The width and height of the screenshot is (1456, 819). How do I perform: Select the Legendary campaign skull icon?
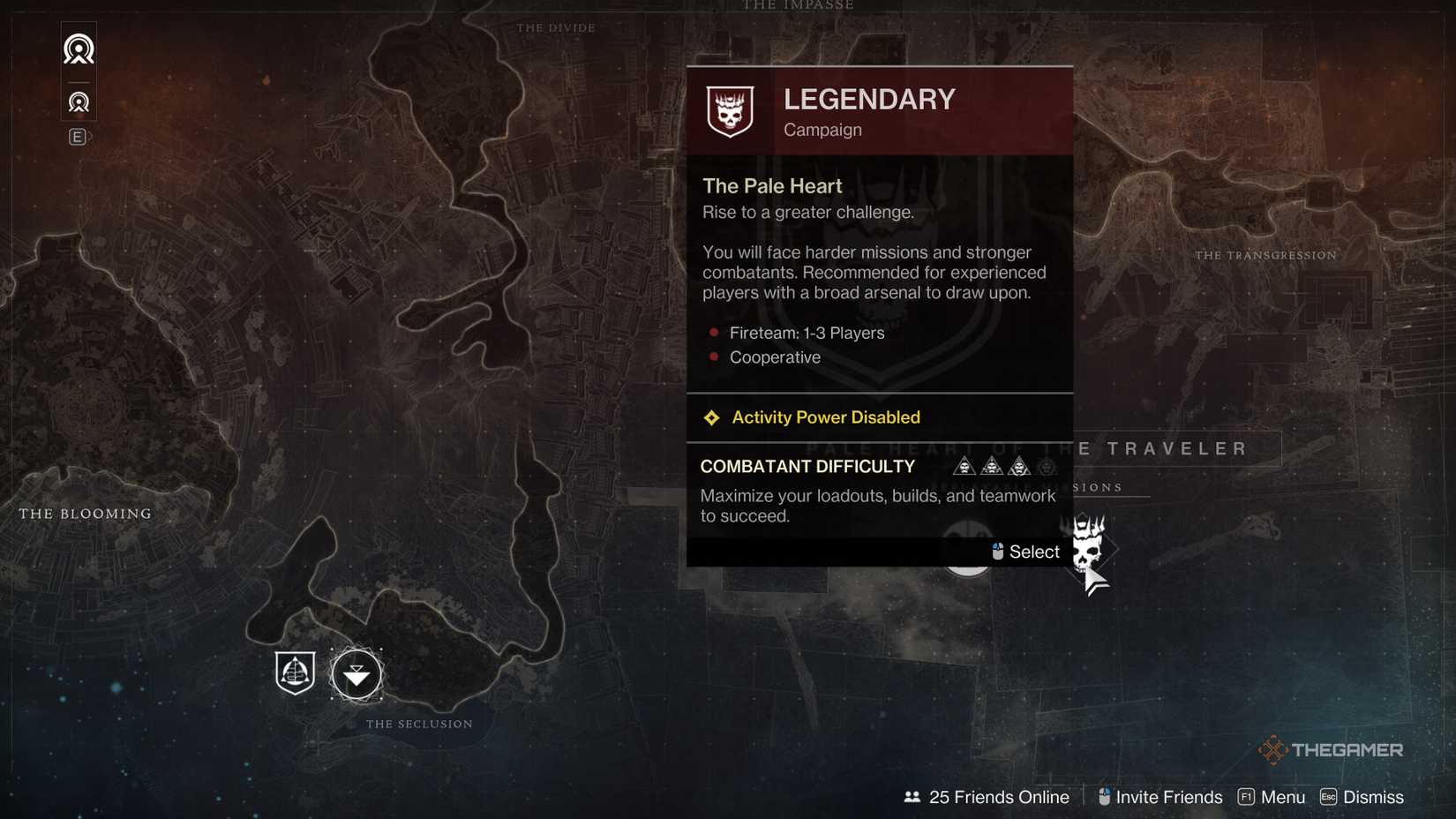(x=729, y=111)
